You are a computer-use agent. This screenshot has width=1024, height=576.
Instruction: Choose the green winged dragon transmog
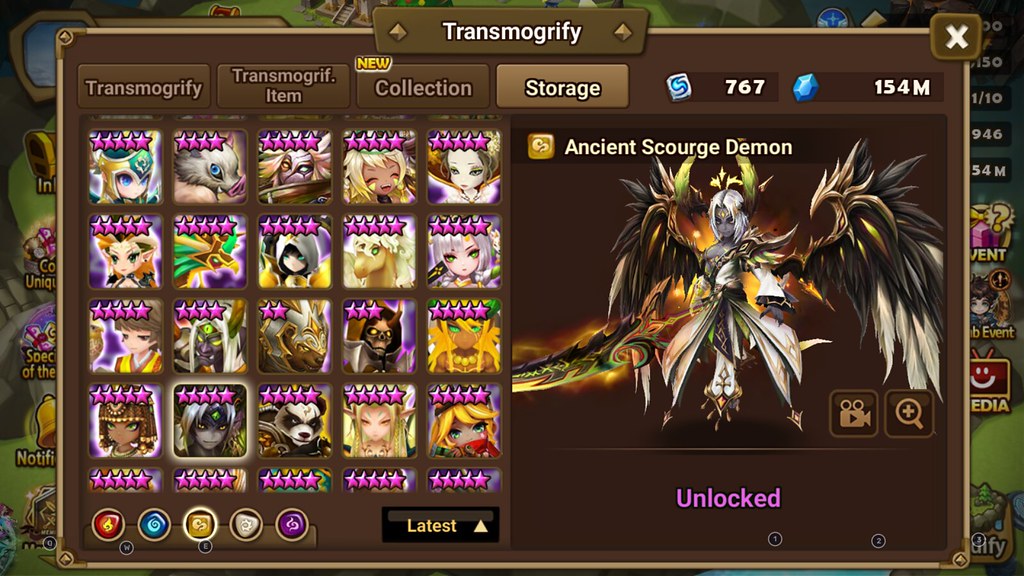210,252
